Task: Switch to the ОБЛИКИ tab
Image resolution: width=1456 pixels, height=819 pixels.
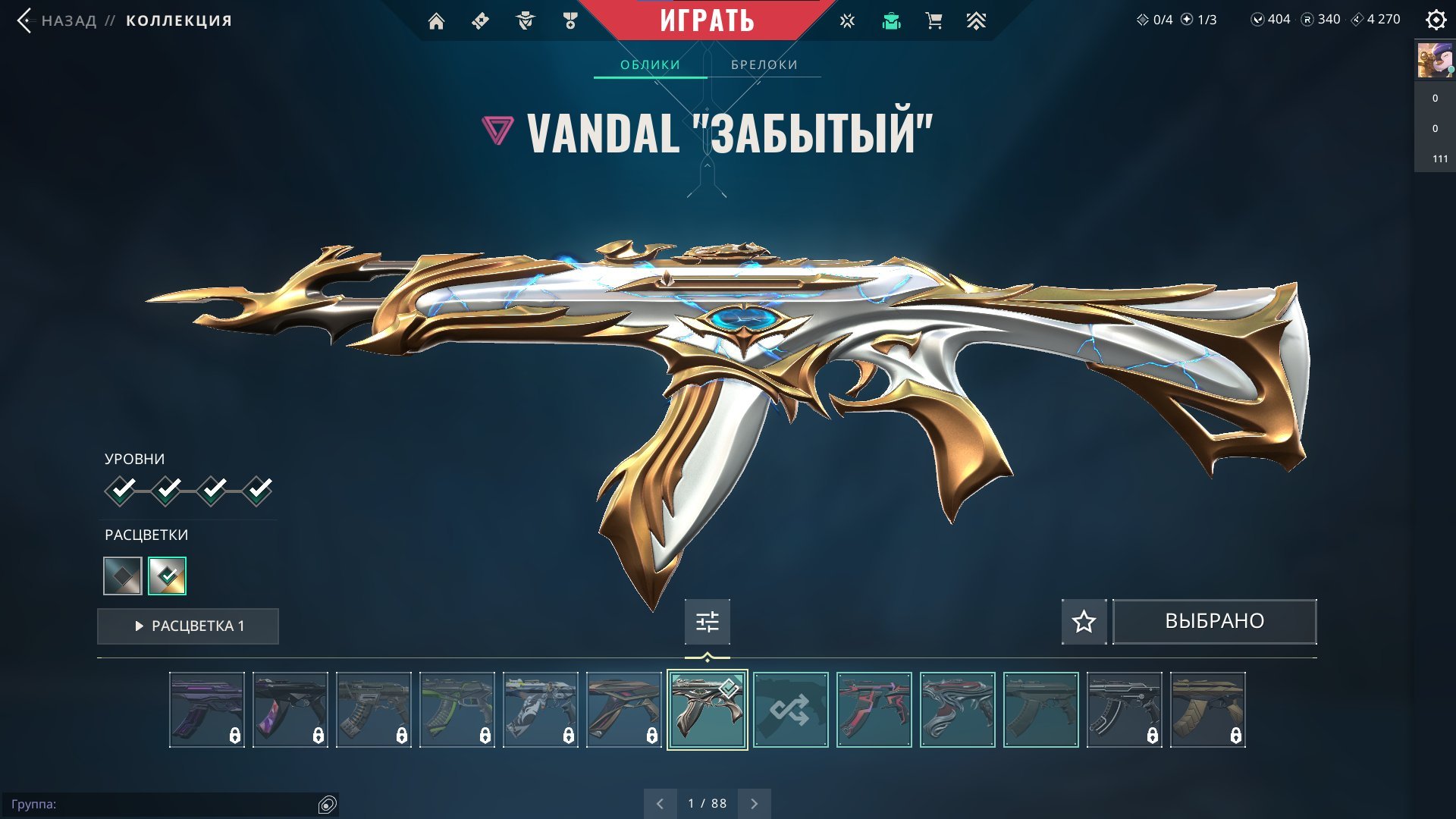Action: (x=651, y=64)
